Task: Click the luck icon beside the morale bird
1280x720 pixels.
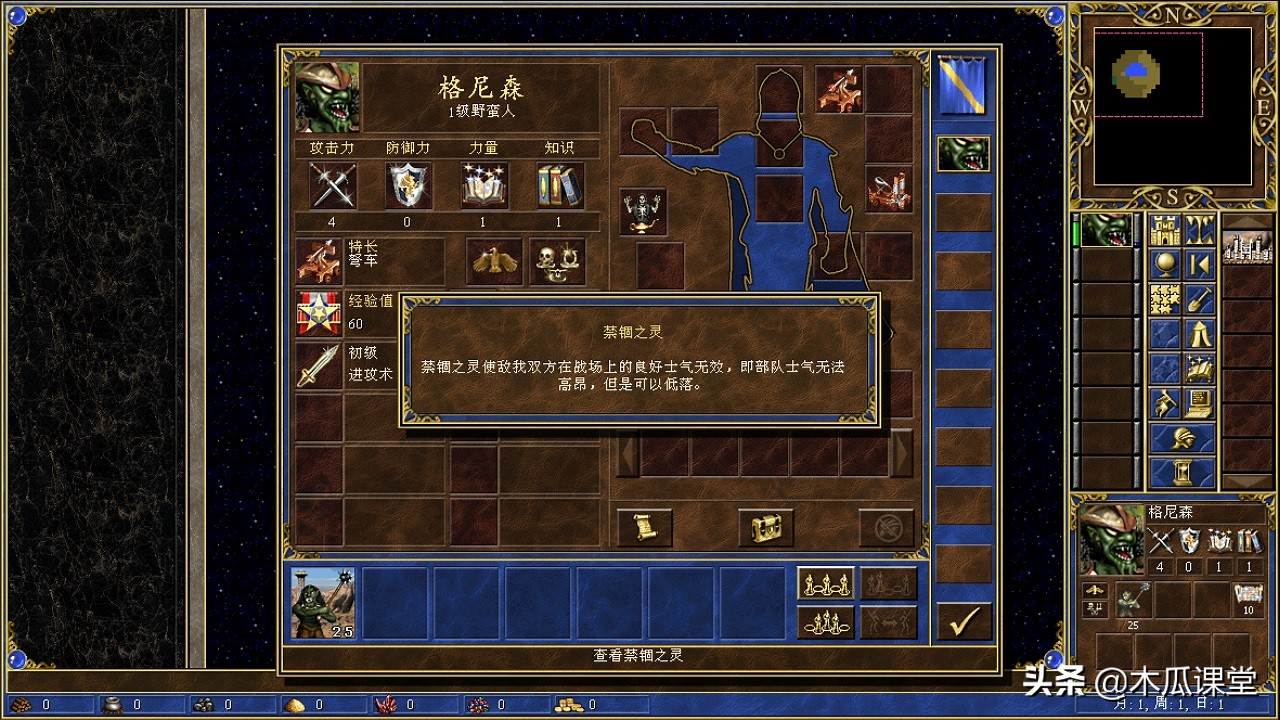Action: (557, 260)
